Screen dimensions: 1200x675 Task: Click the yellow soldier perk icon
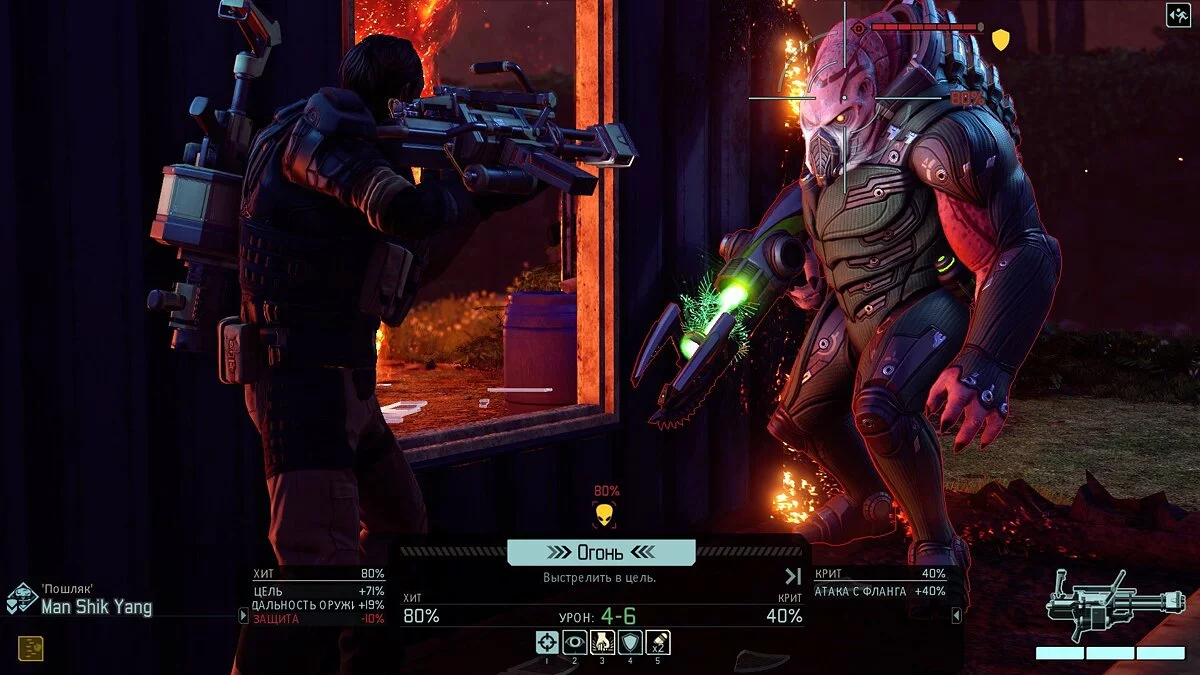30,648
